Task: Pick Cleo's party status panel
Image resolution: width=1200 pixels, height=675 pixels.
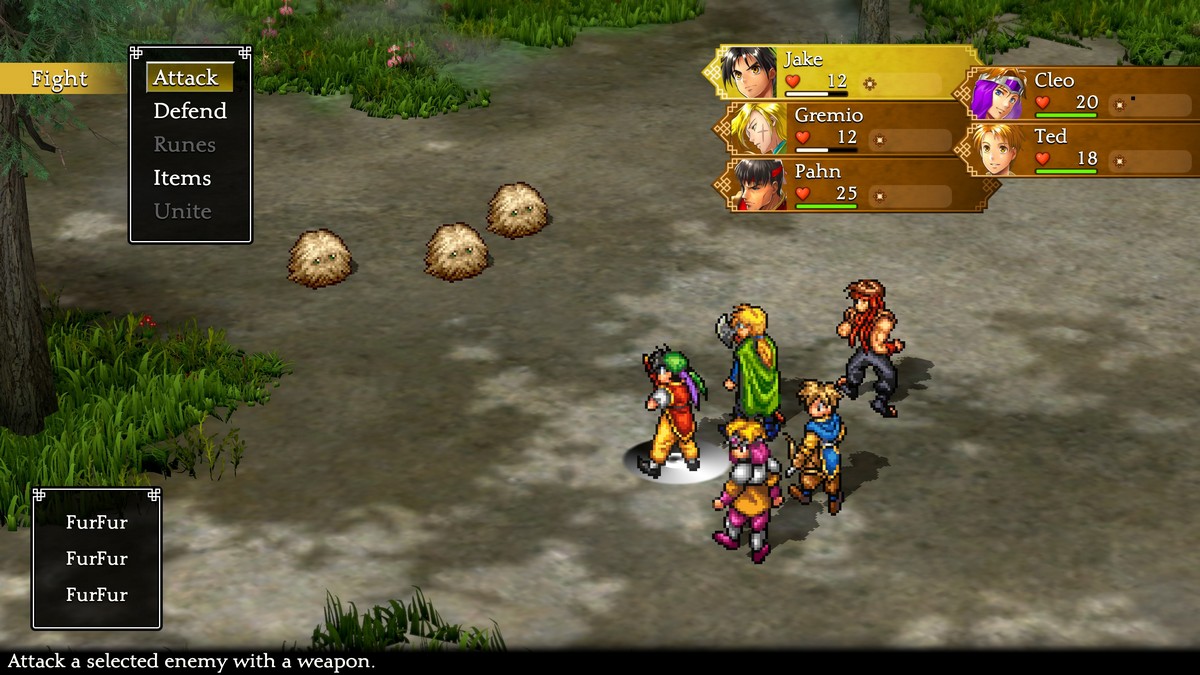Action: [1080, 93]
